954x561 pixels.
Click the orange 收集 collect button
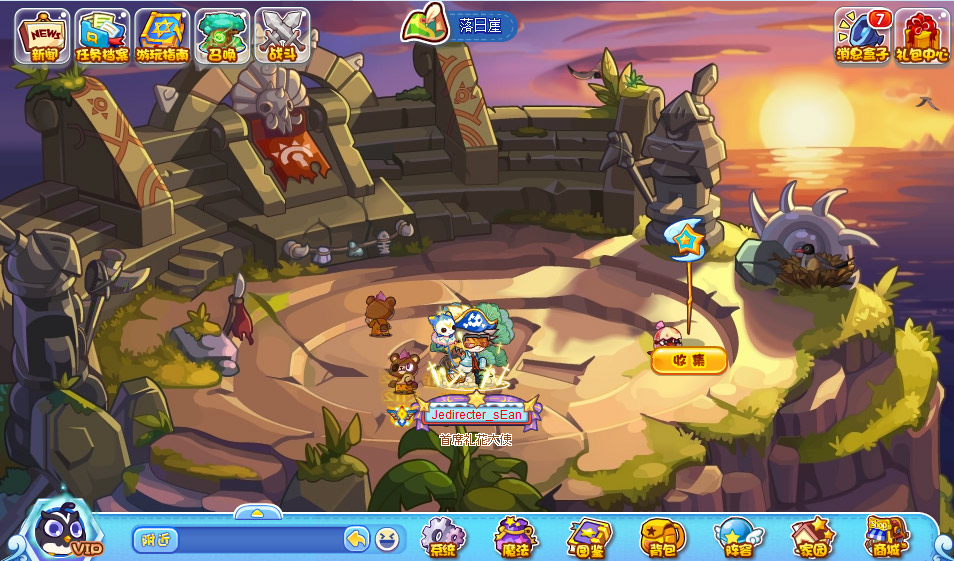[689, 360]
